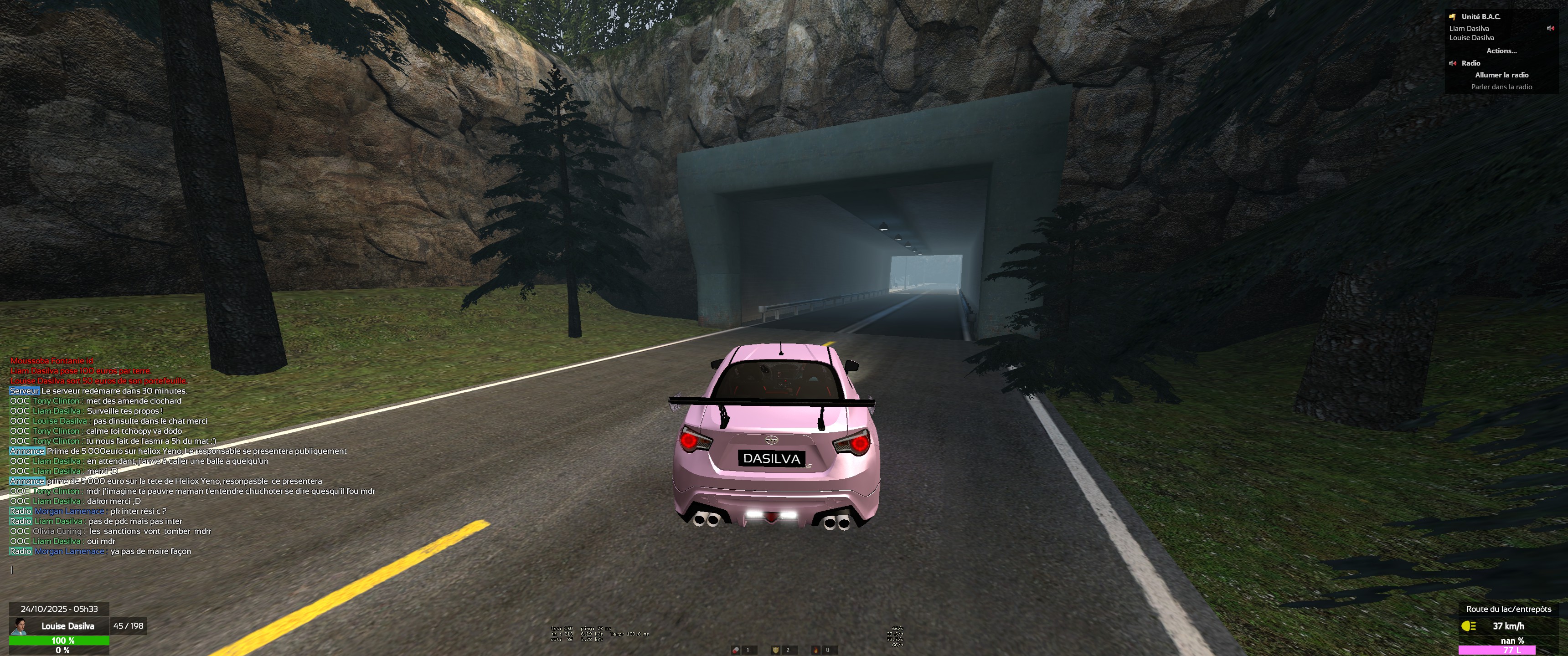Click Morgan Lamenace's name in last radio message
Image resolution: width=1568 pixels, height=656 pixels.
[69, 551]
